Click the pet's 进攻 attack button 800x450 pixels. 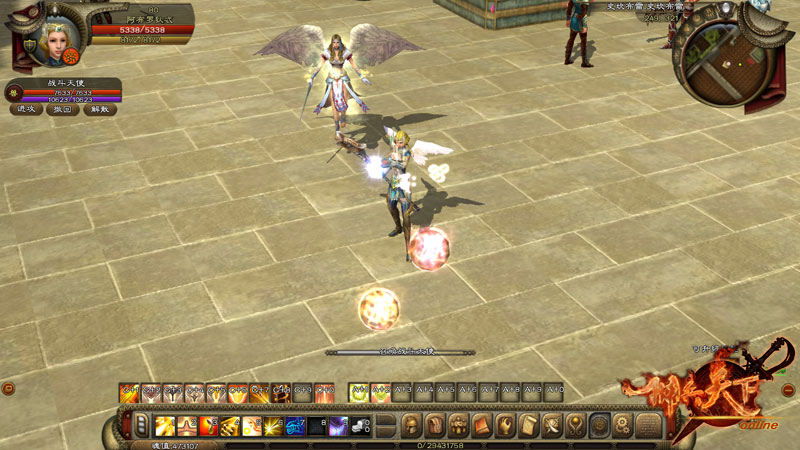tap(26, 110)
